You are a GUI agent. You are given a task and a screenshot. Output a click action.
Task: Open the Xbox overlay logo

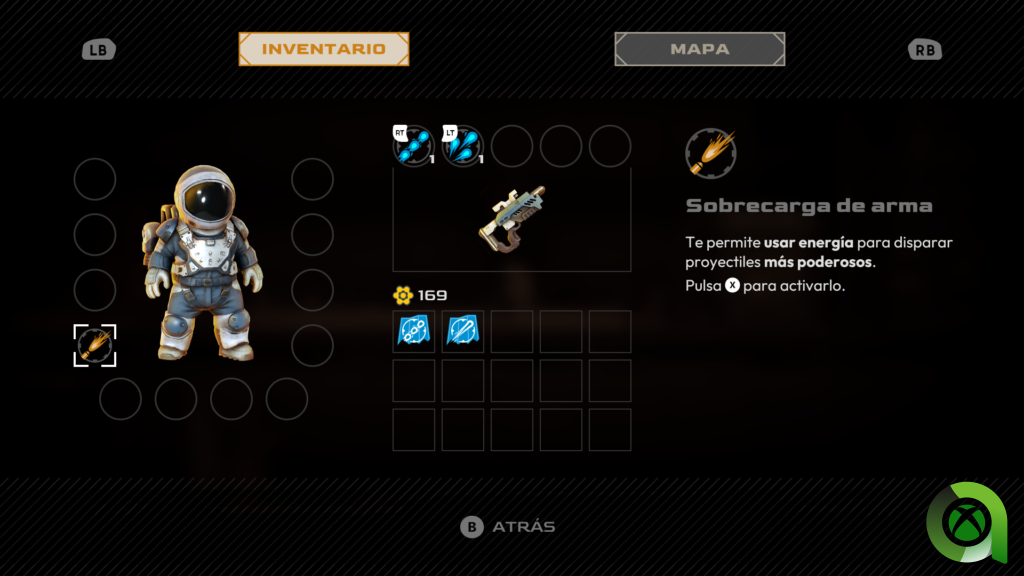966,522
